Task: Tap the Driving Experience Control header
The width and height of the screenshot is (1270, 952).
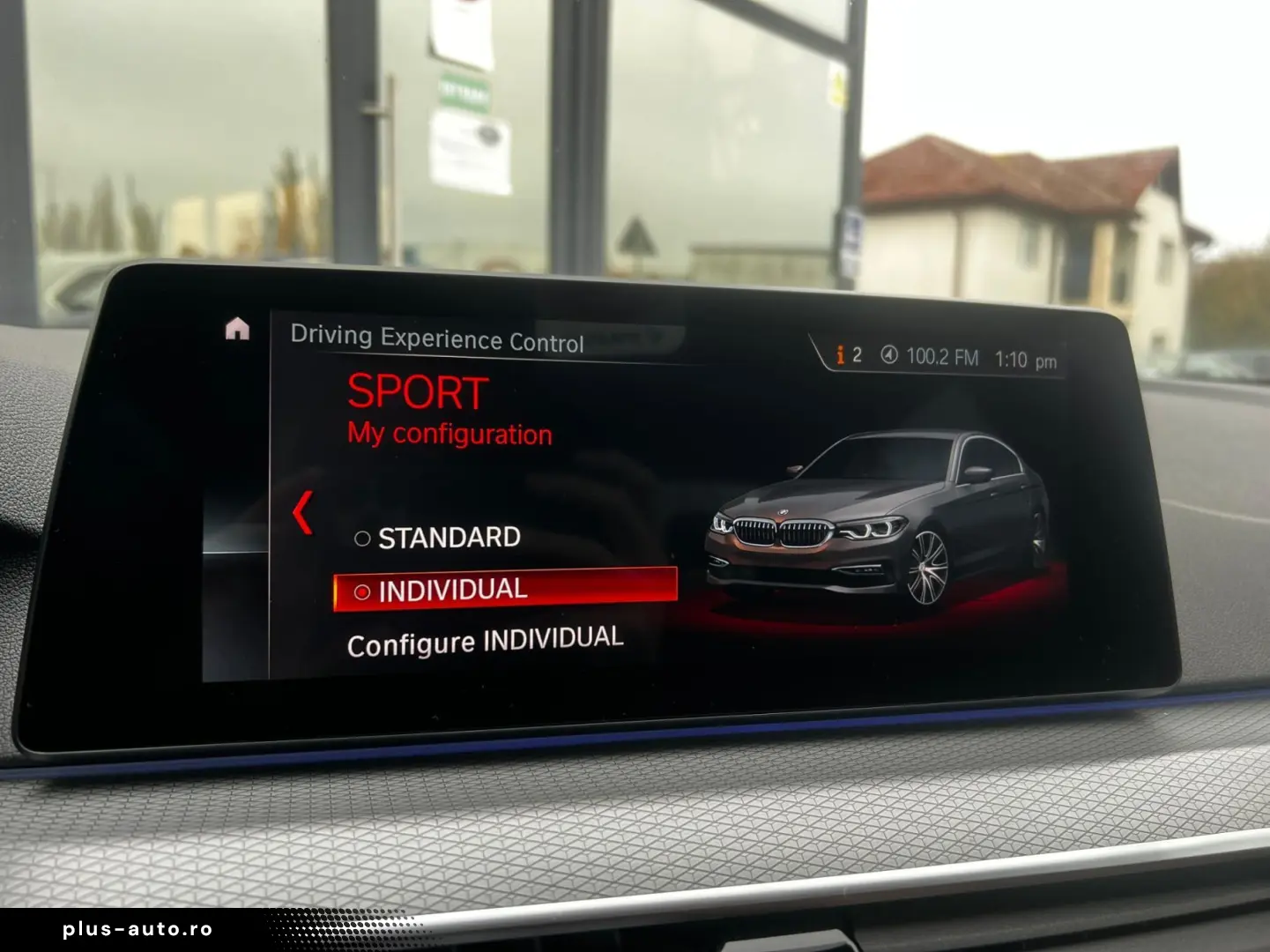Action: [439, 338]
